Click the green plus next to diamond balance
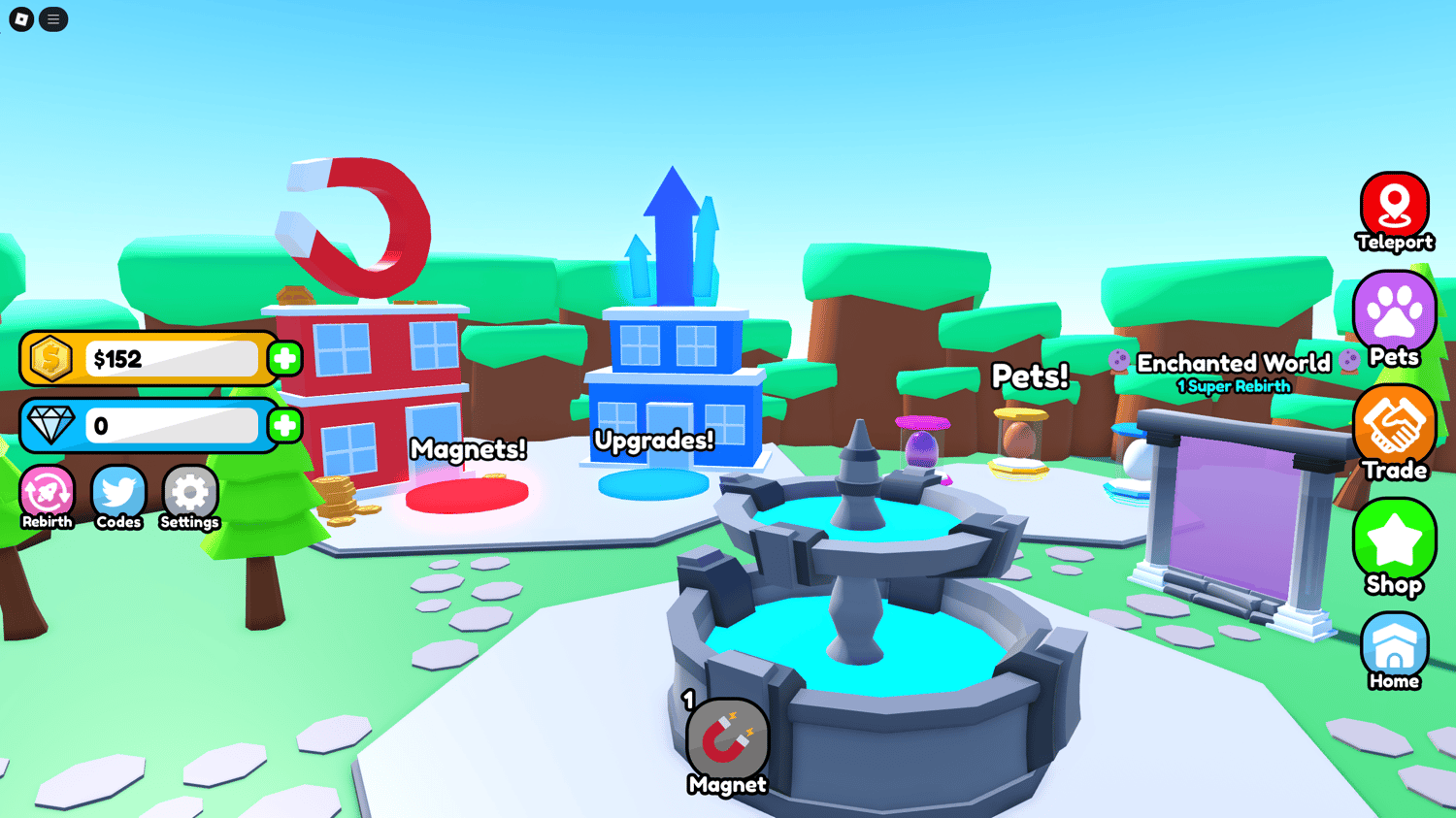 [x=284, y=424]
